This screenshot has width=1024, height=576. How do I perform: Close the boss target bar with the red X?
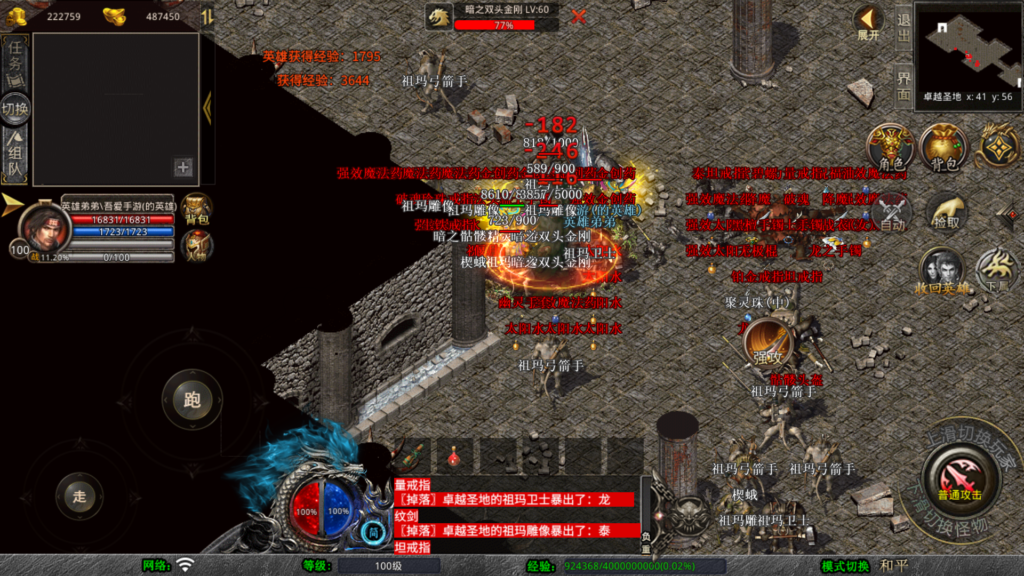tap(578, 16)
